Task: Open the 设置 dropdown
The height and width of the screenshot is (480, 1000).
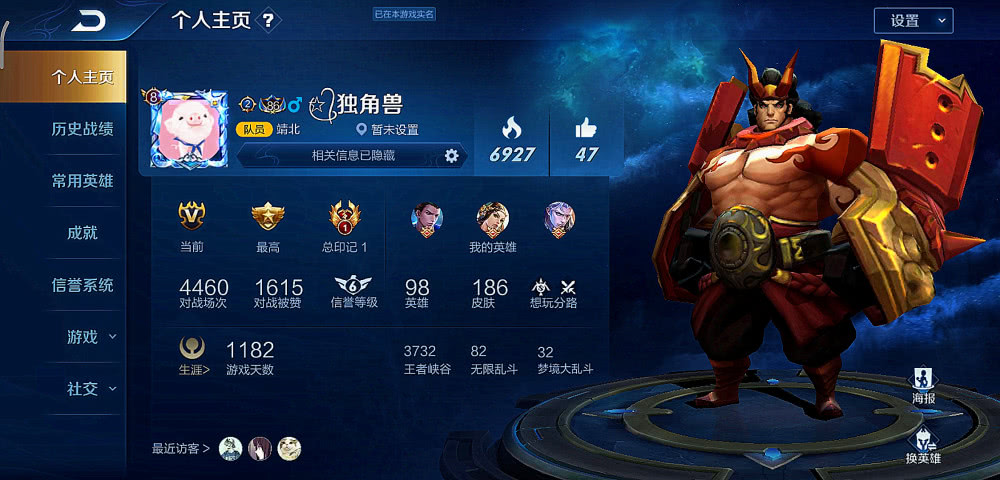Action: point(913,21)
